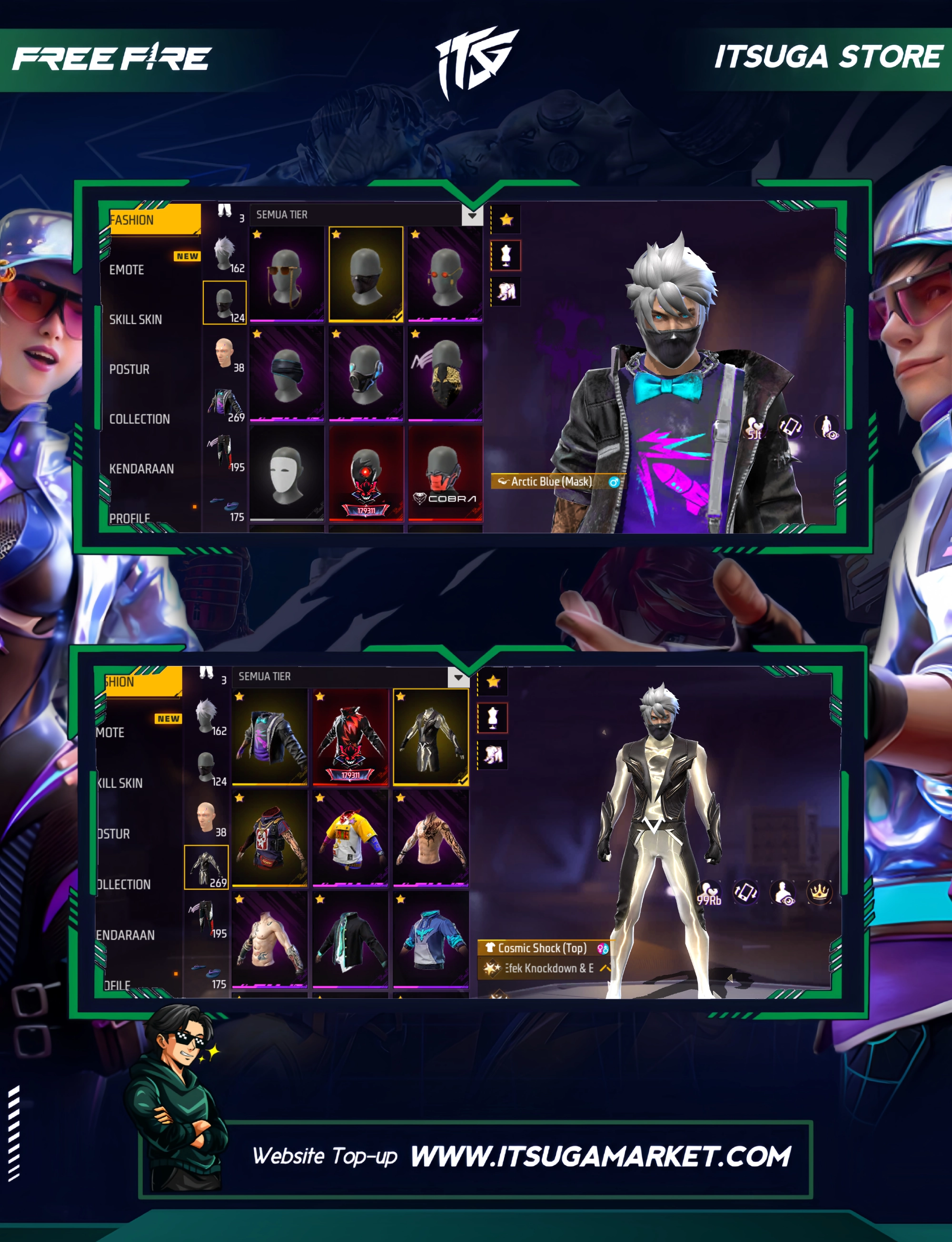Select the blue and white hoodie top
Image resolution: width=952 pixels, height=1242 pixels.
(431, 939)
